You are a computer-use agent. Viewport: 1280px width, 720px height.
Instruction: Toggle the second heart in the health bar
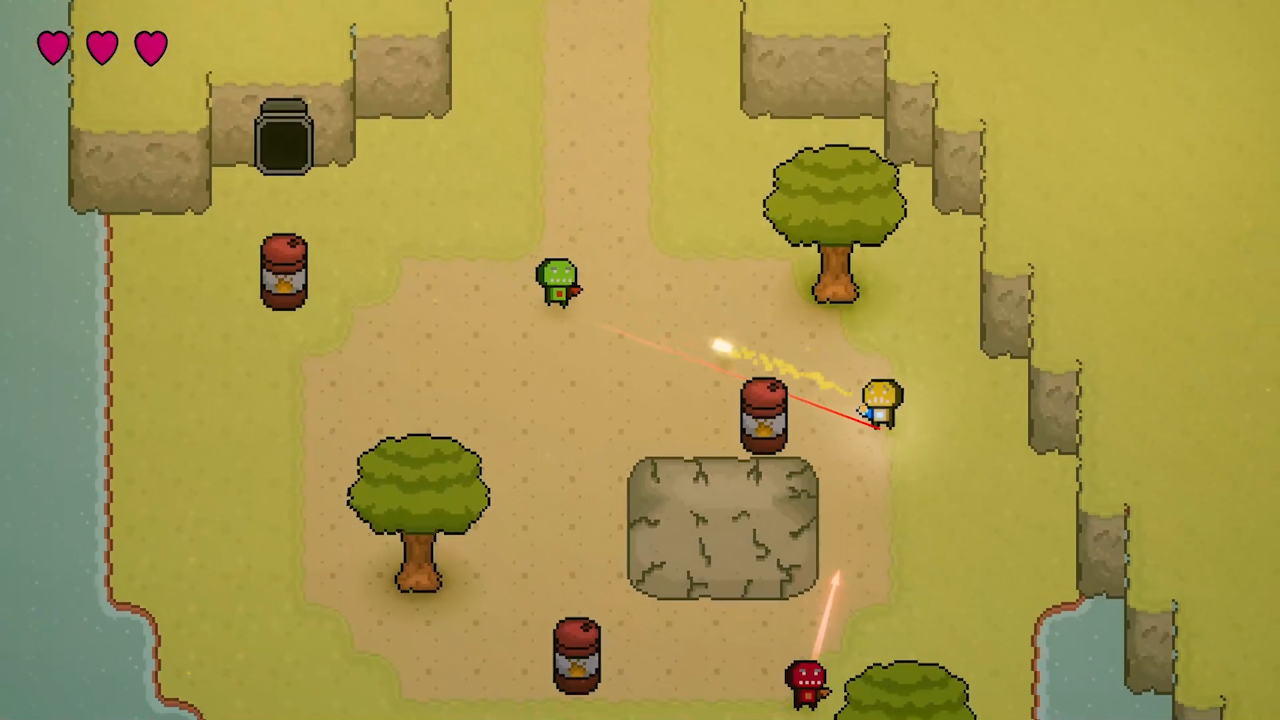point(101,46)
